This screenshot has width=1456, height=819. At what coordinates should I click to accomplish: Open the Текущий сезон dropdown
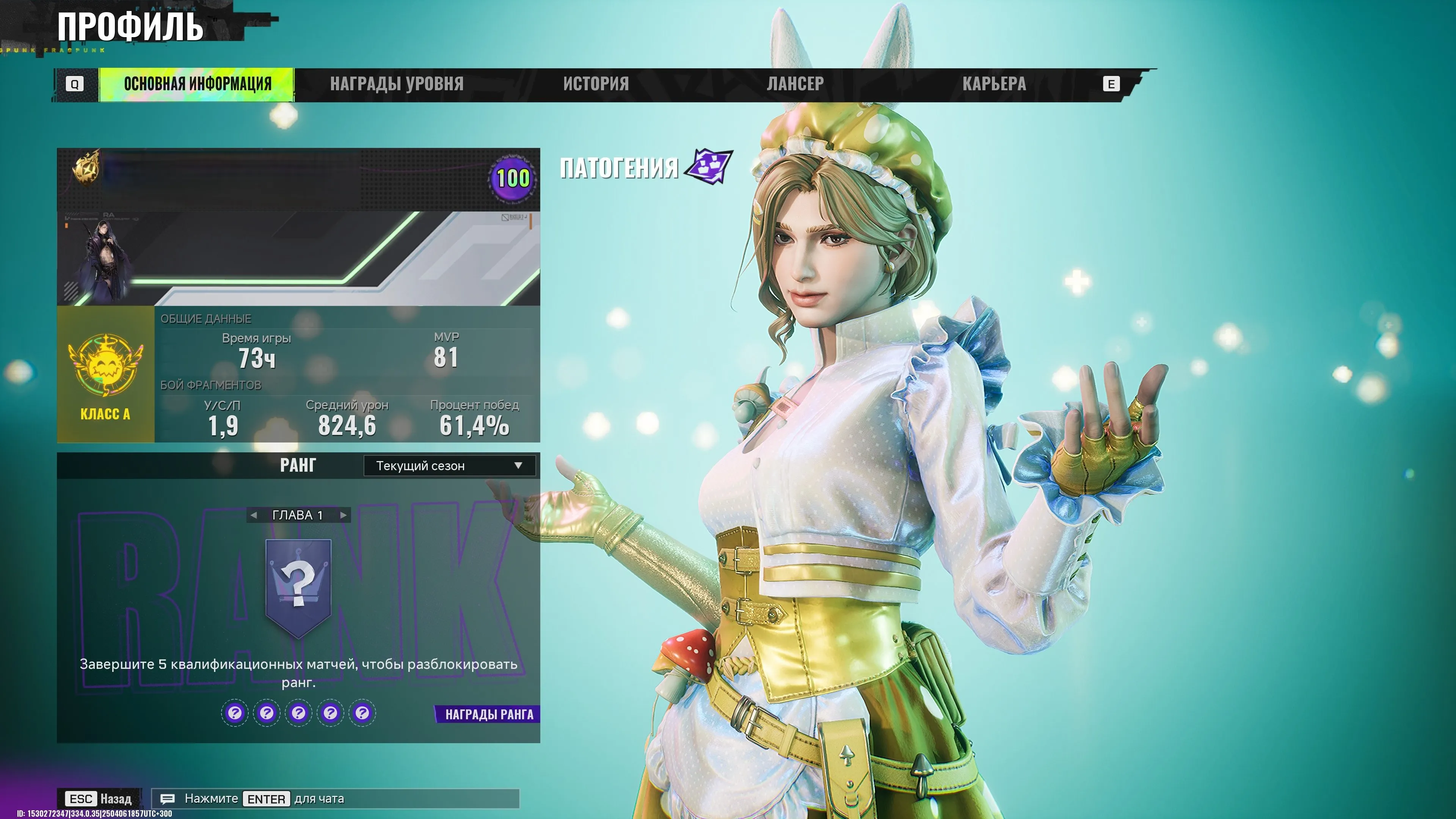pyautogui.click(x=450, y=465)
